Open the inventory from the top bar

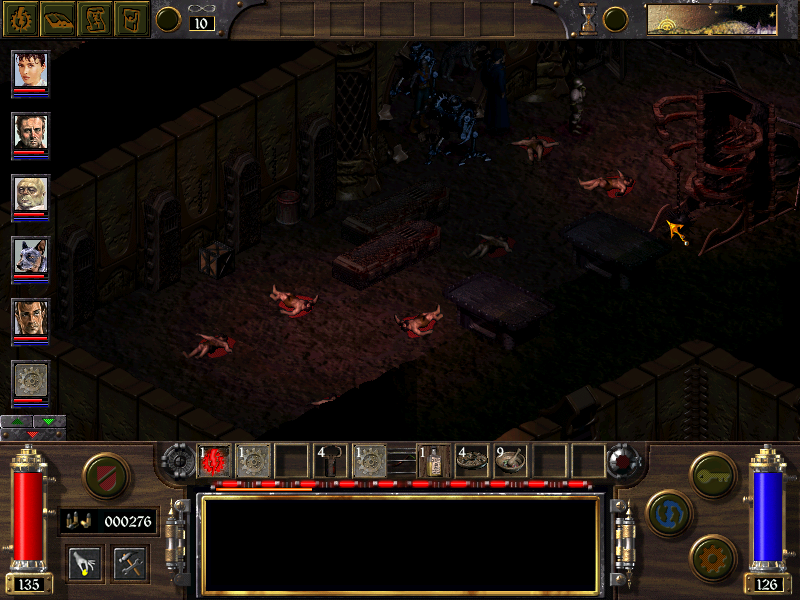click(130, 18)
